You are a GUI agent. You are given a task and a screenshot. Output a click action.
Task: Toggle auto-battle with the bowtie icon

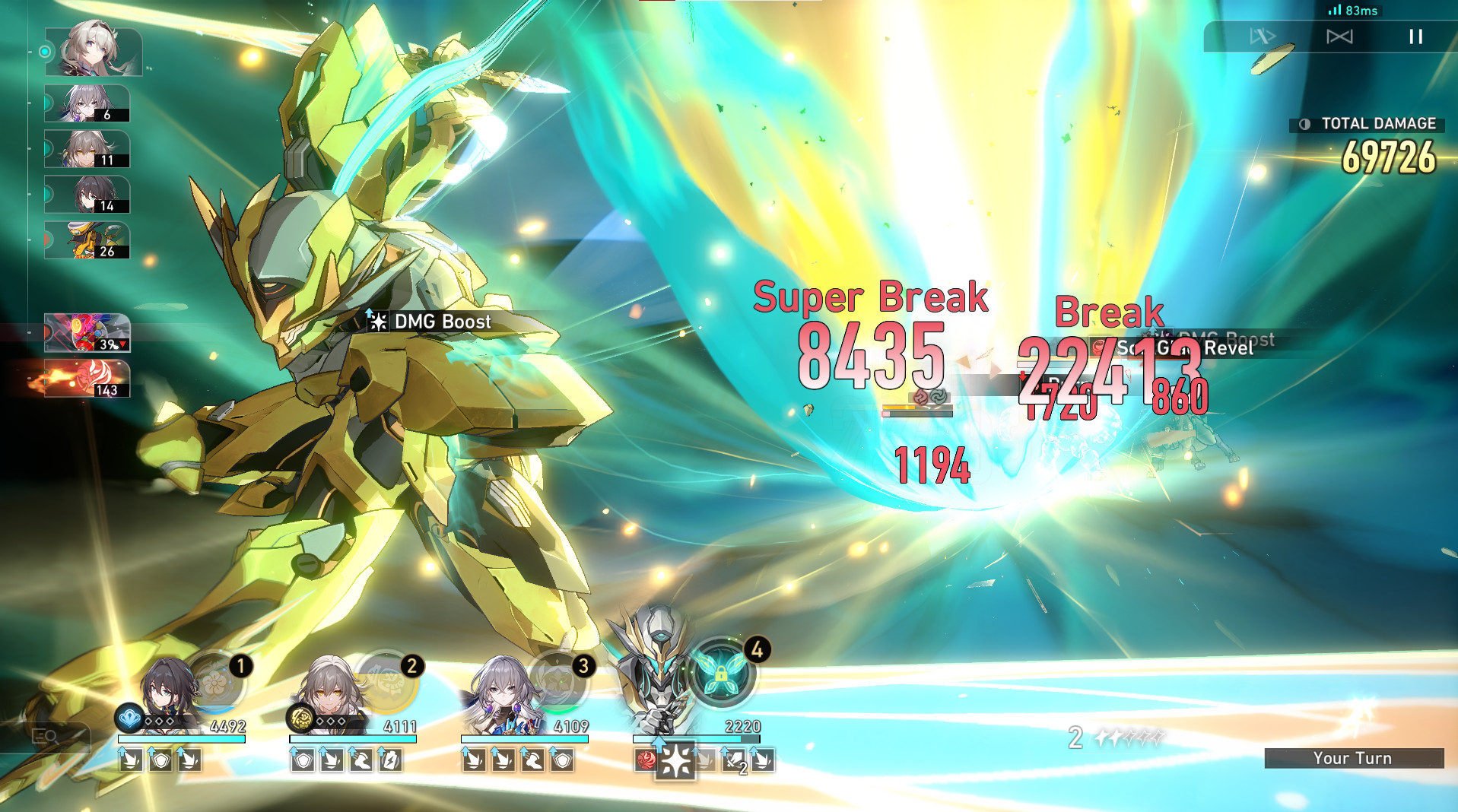[x=1339, y=36]
